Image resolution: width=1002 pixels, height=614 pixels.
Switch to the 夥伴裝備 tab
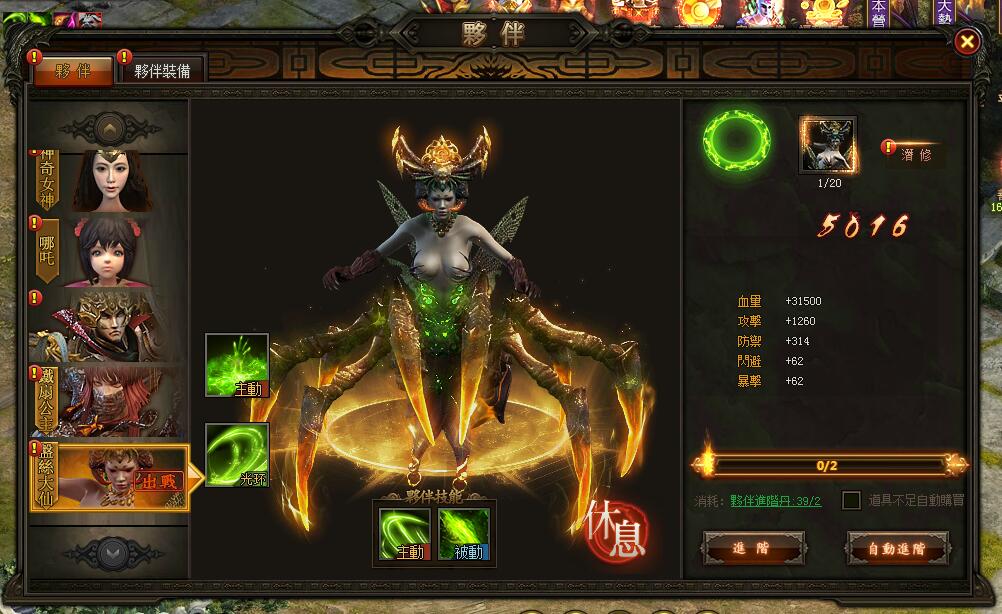tap(162, 70)
